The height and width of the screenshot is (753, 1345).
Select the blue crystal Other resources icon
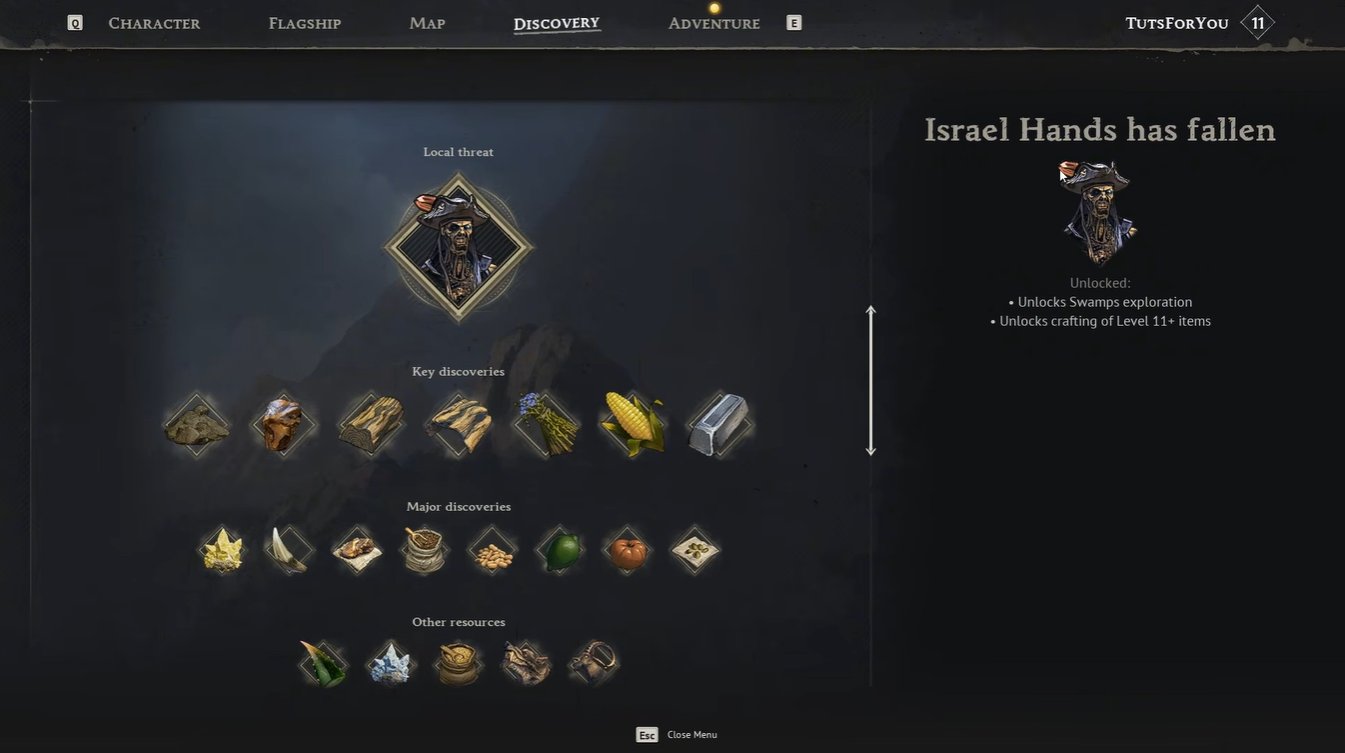390,661
